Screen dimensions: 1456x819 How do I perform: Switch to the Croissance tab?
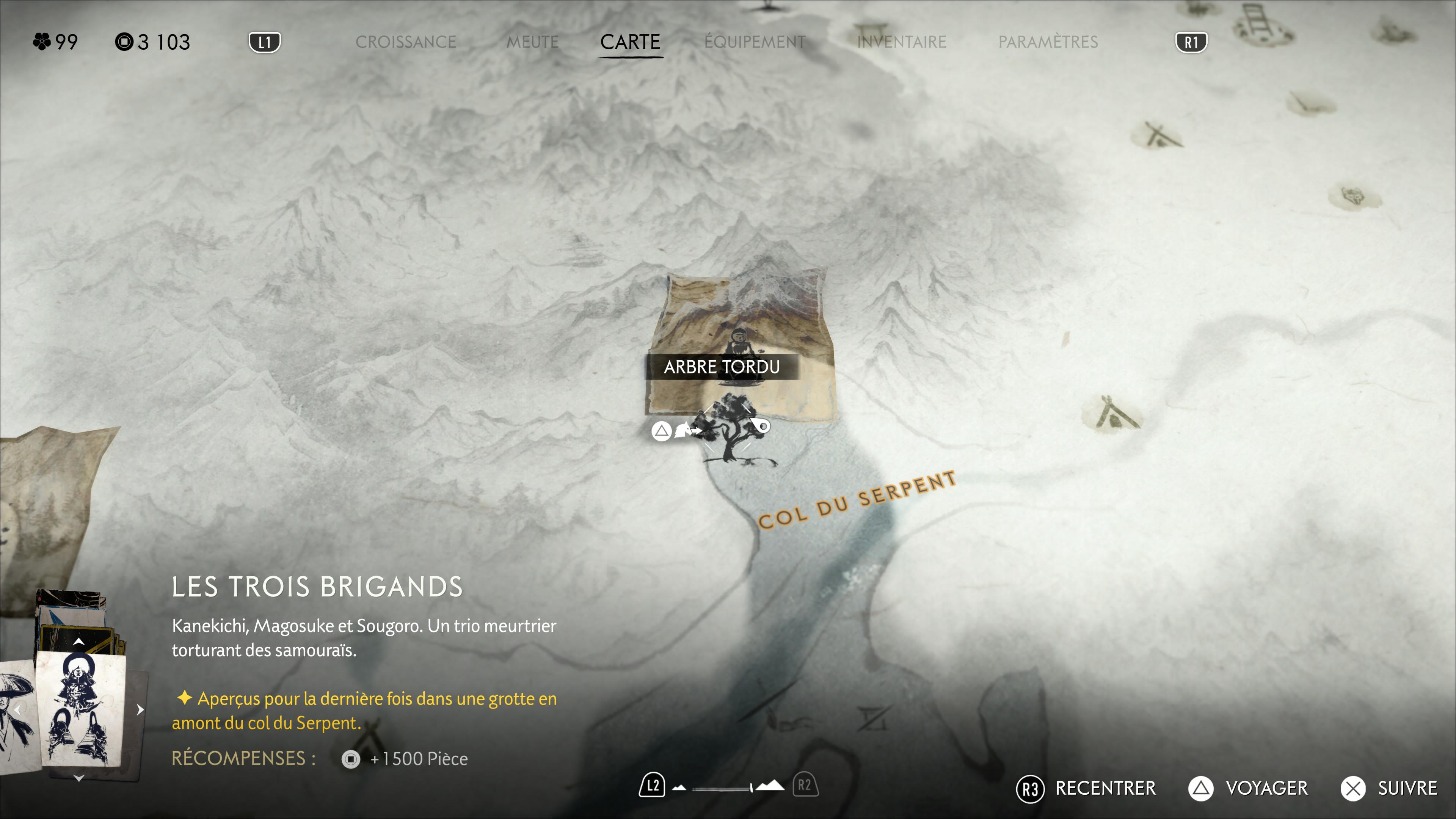click(x=405, y=42)
